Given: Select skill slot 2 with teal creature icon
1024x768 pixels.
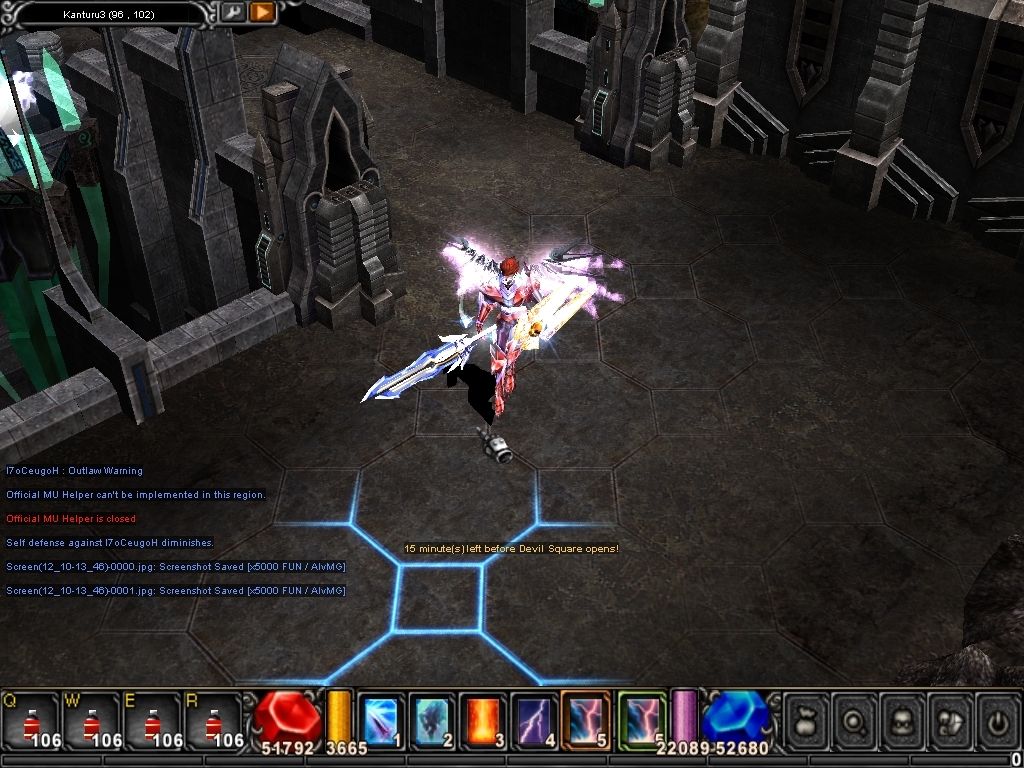Looking at the screenshot, I should 432,719.
